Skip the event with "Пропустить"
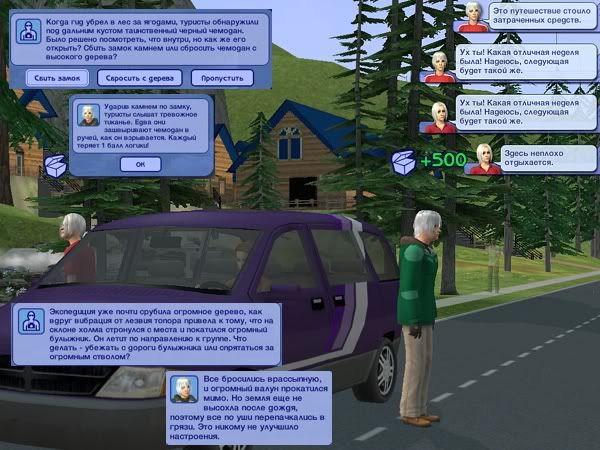Image resolution: width=600 pixels, height=450 pixels. point(221,77)
